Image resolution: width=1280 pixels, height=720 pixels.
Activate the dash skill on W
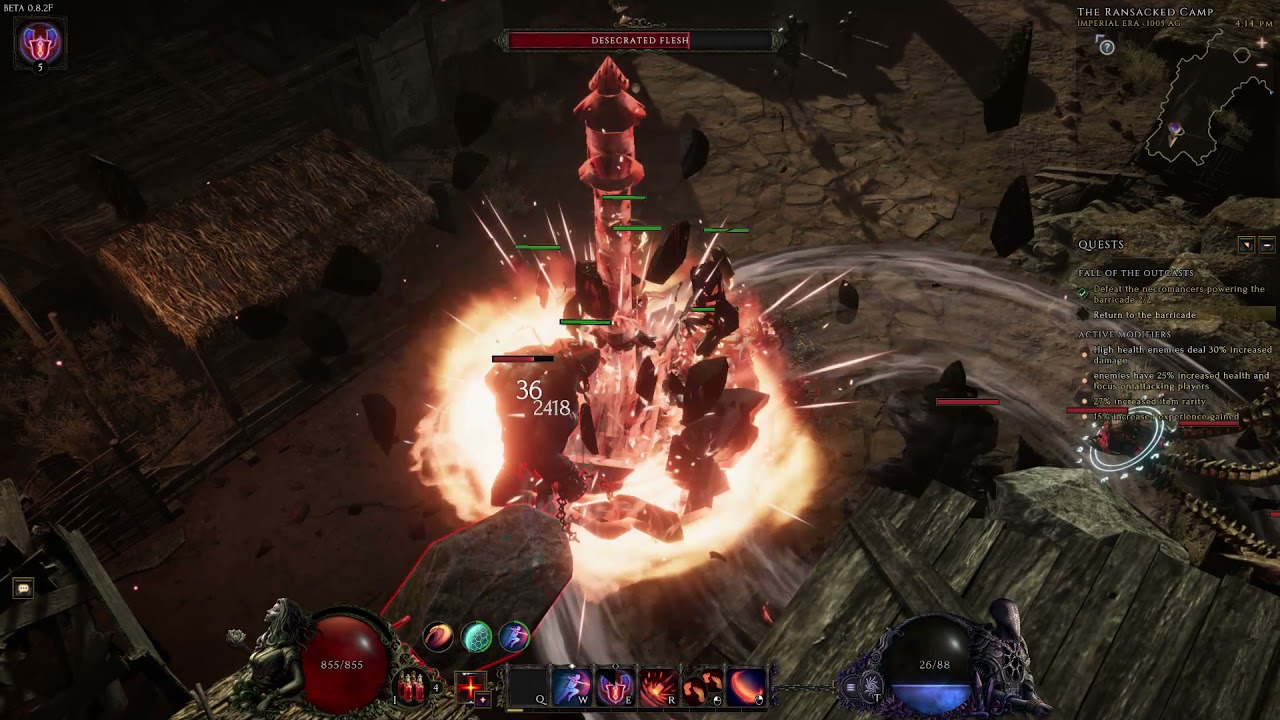tap(572, 687)
